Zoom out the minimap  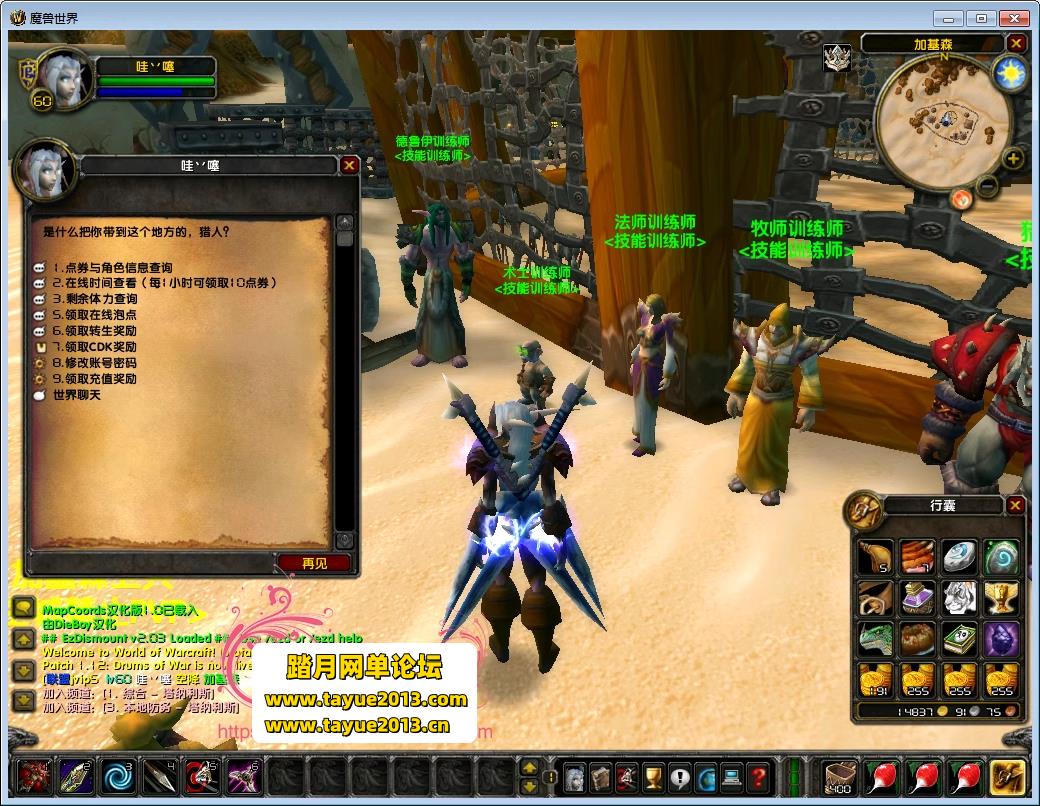coord(987,185)
